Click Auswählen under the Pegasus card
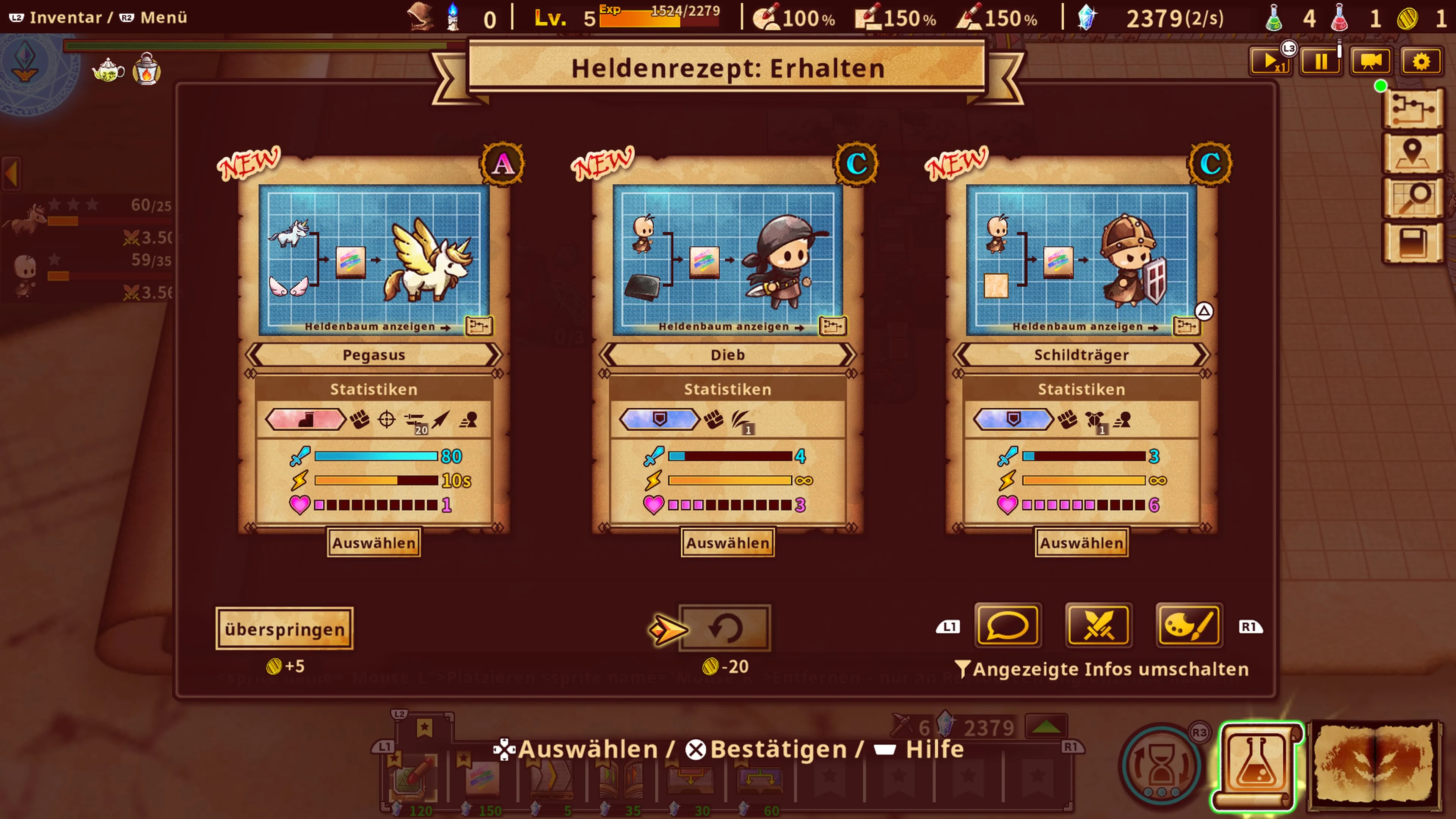The width and height of the screenshot is (1456, 819). point(373,542)
